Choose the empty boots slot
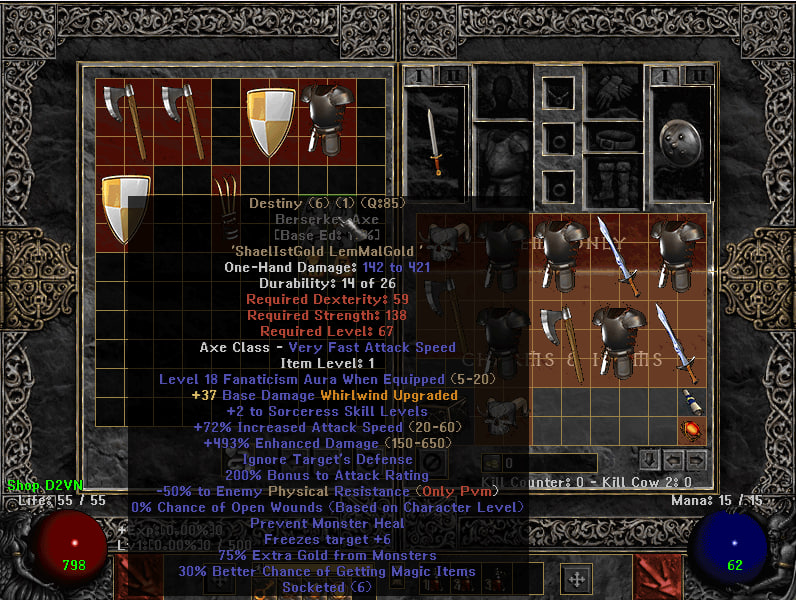 tap(612, 179)
